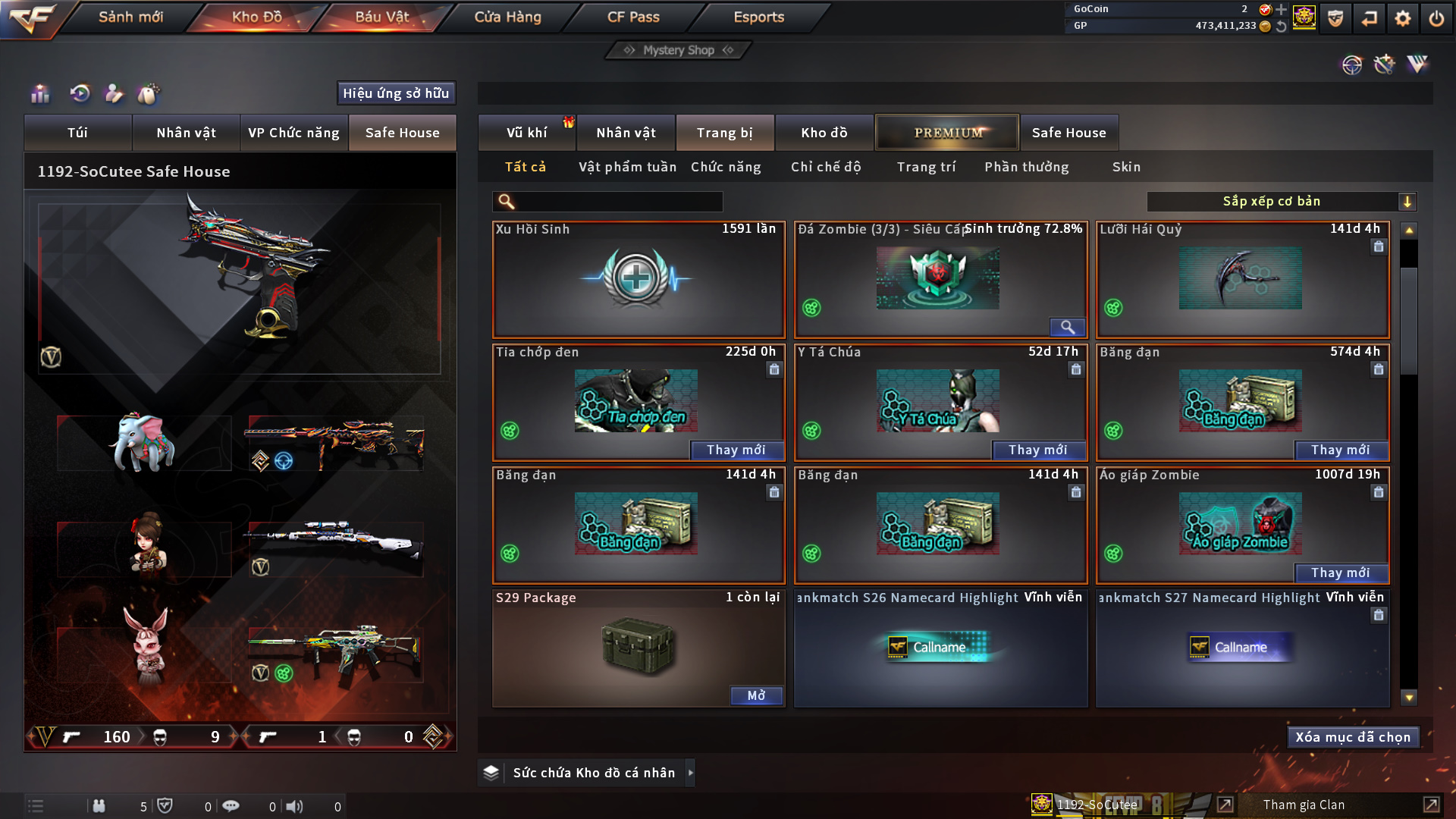Screen dimensions: 1456x819
Task: Select the PREMIUM inventory tab
Action: (947, 133)
